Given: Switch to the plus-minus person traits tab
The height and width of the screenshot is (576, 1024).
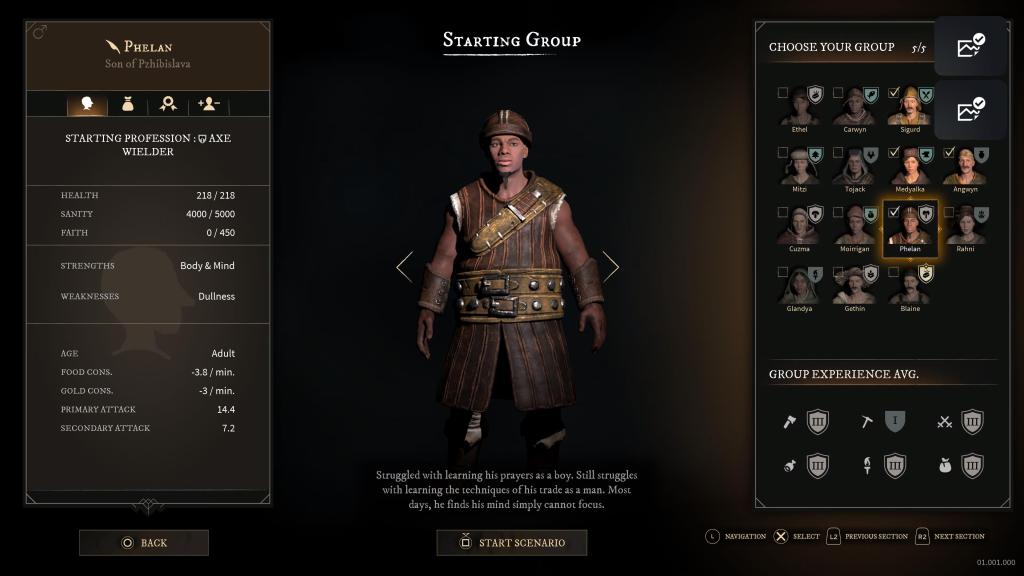Looking at the screenshot, I should pyautogui.click(x=209, y=104).
